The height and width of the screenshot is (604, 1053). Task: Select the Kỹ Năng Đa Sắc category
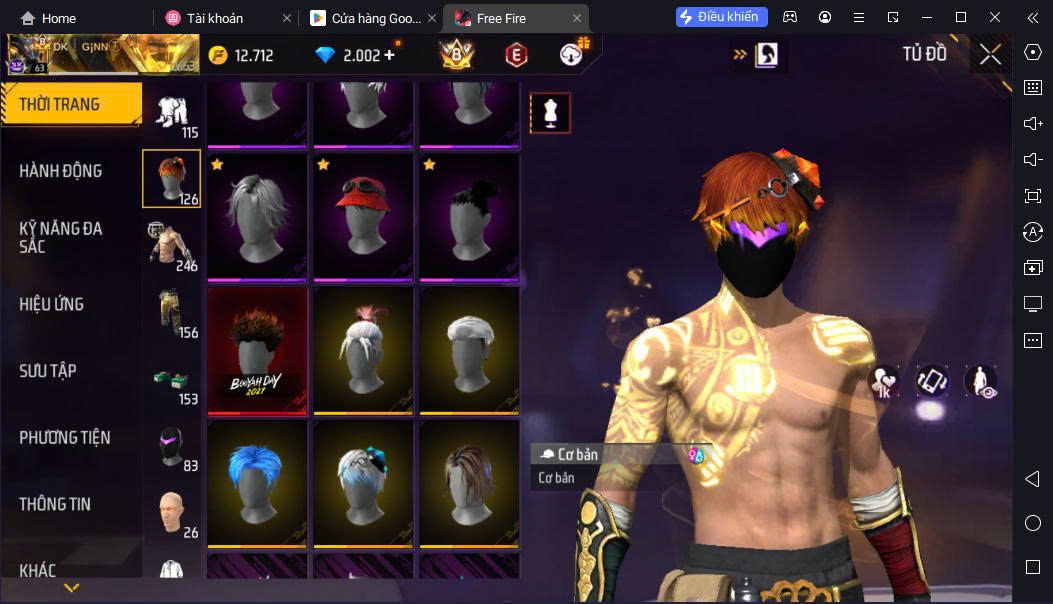[61, 237]
